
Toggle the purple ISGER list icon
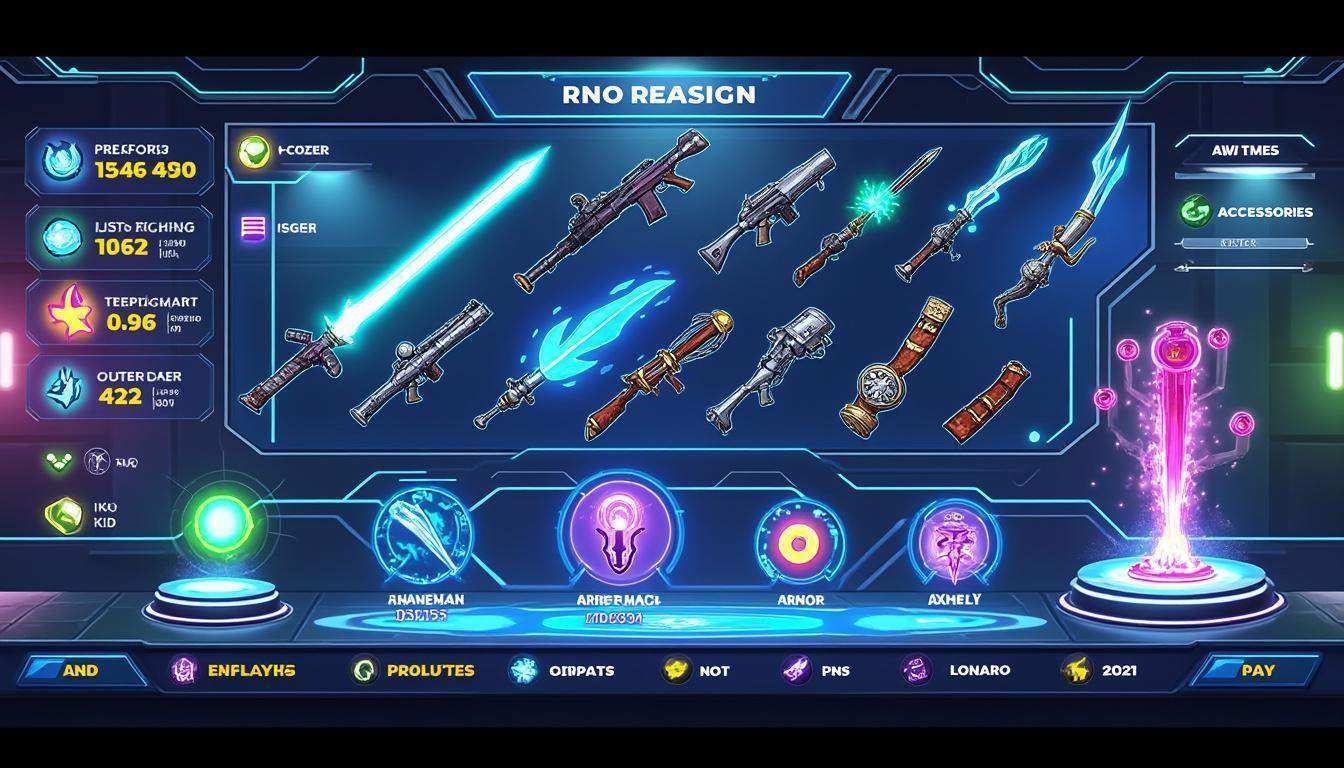pyautogui.click(x=254, y=228)
